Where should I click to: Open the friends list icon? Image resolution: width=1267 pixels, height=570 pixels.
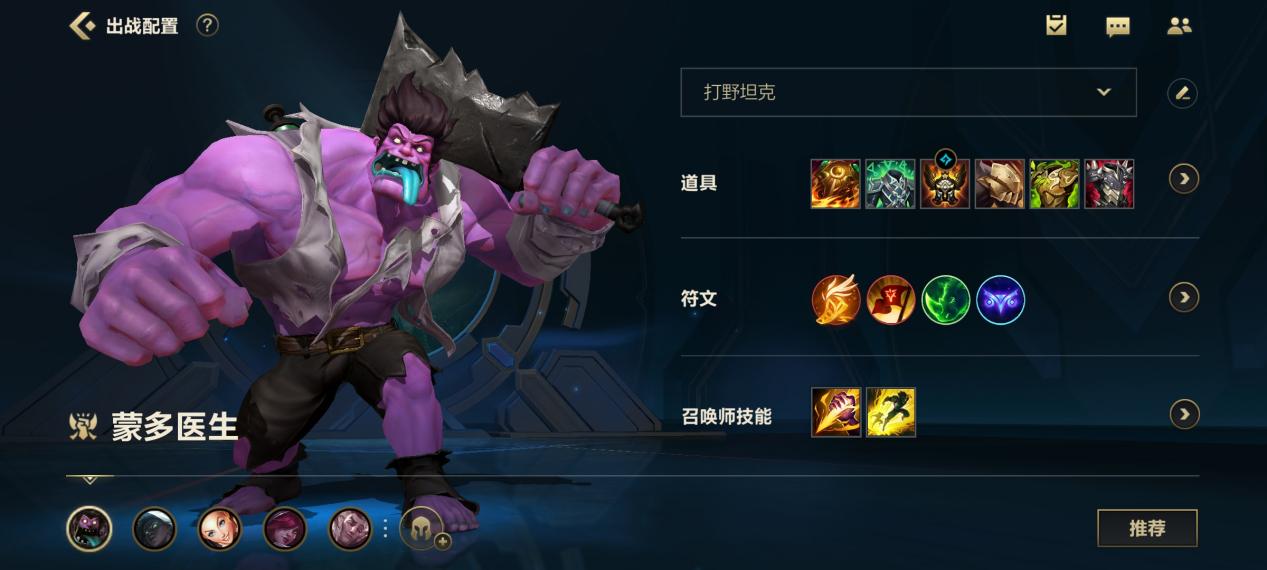1180,26
